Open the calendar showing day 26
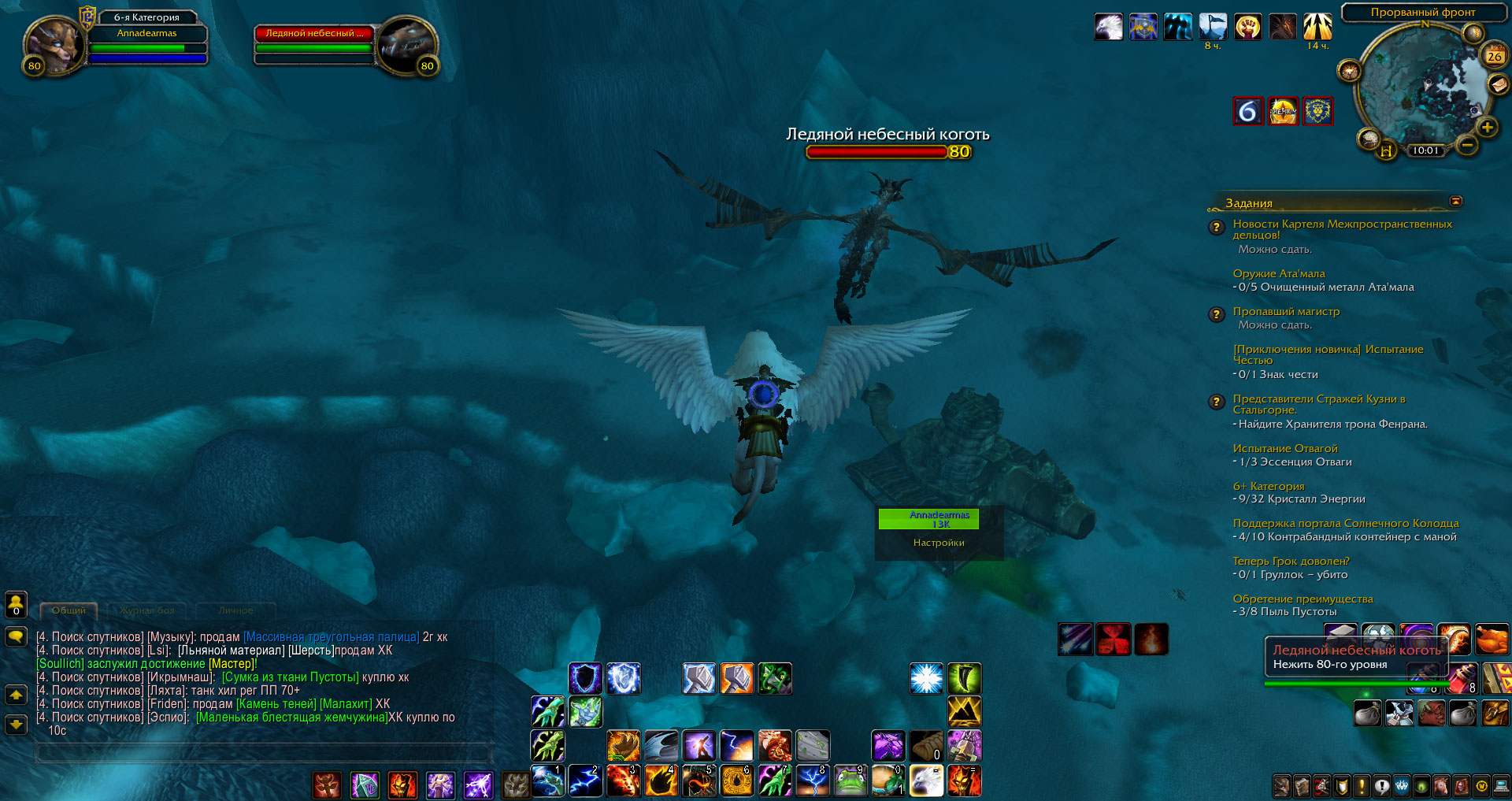This screenshot has width=1512, height=801. click(x=1494, y=56)
